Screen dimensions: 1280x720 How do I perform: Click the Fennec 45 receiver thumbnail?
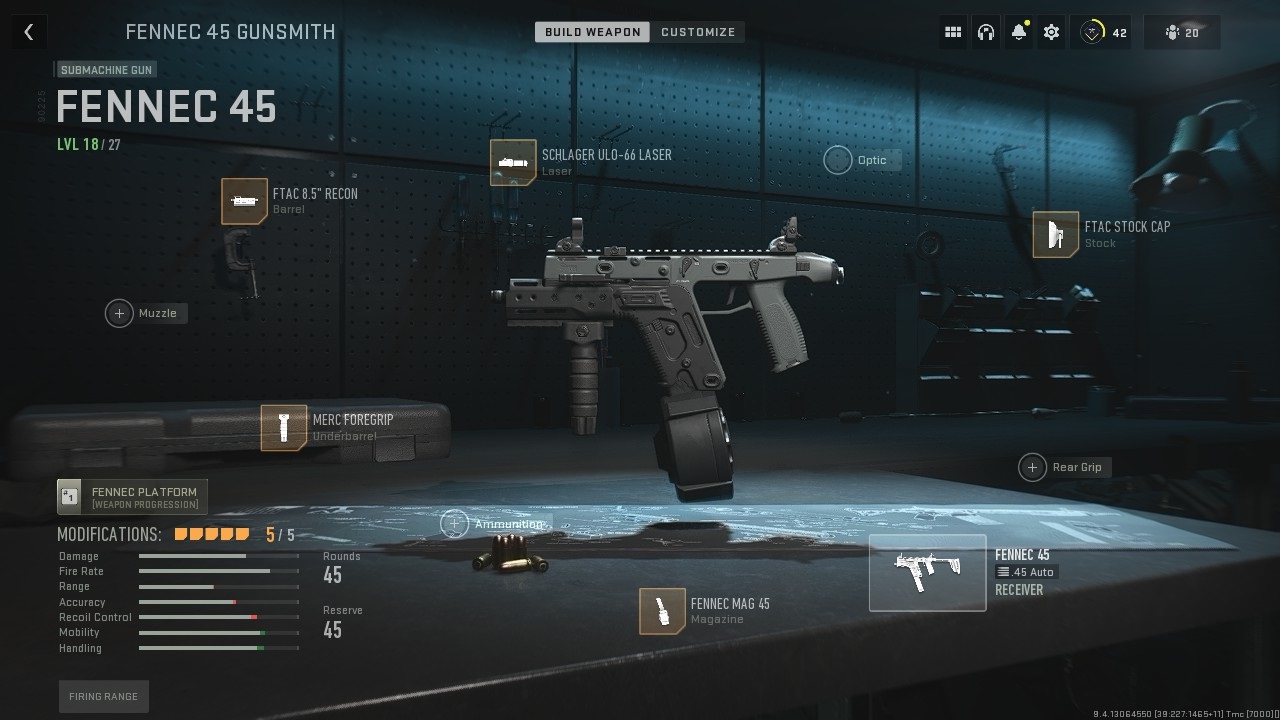[927, 572]
